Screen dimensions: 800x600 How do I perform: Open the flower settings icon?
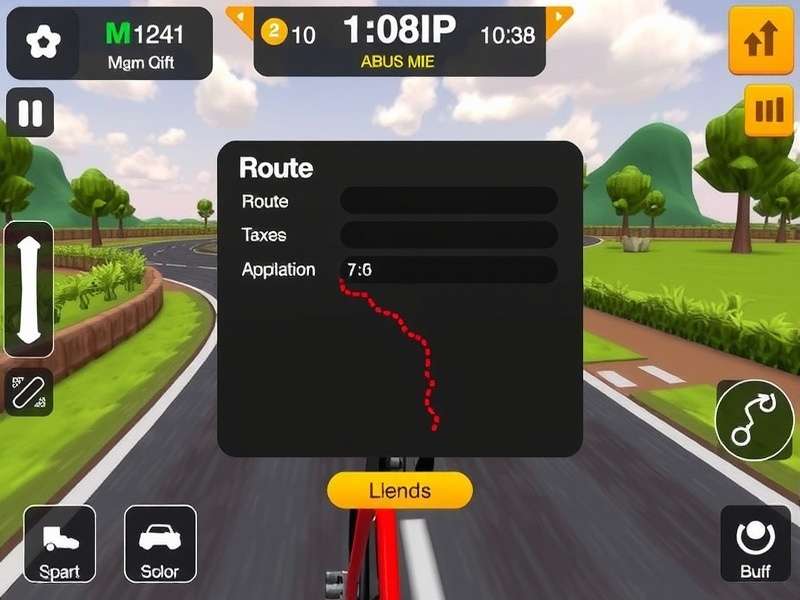42,44
